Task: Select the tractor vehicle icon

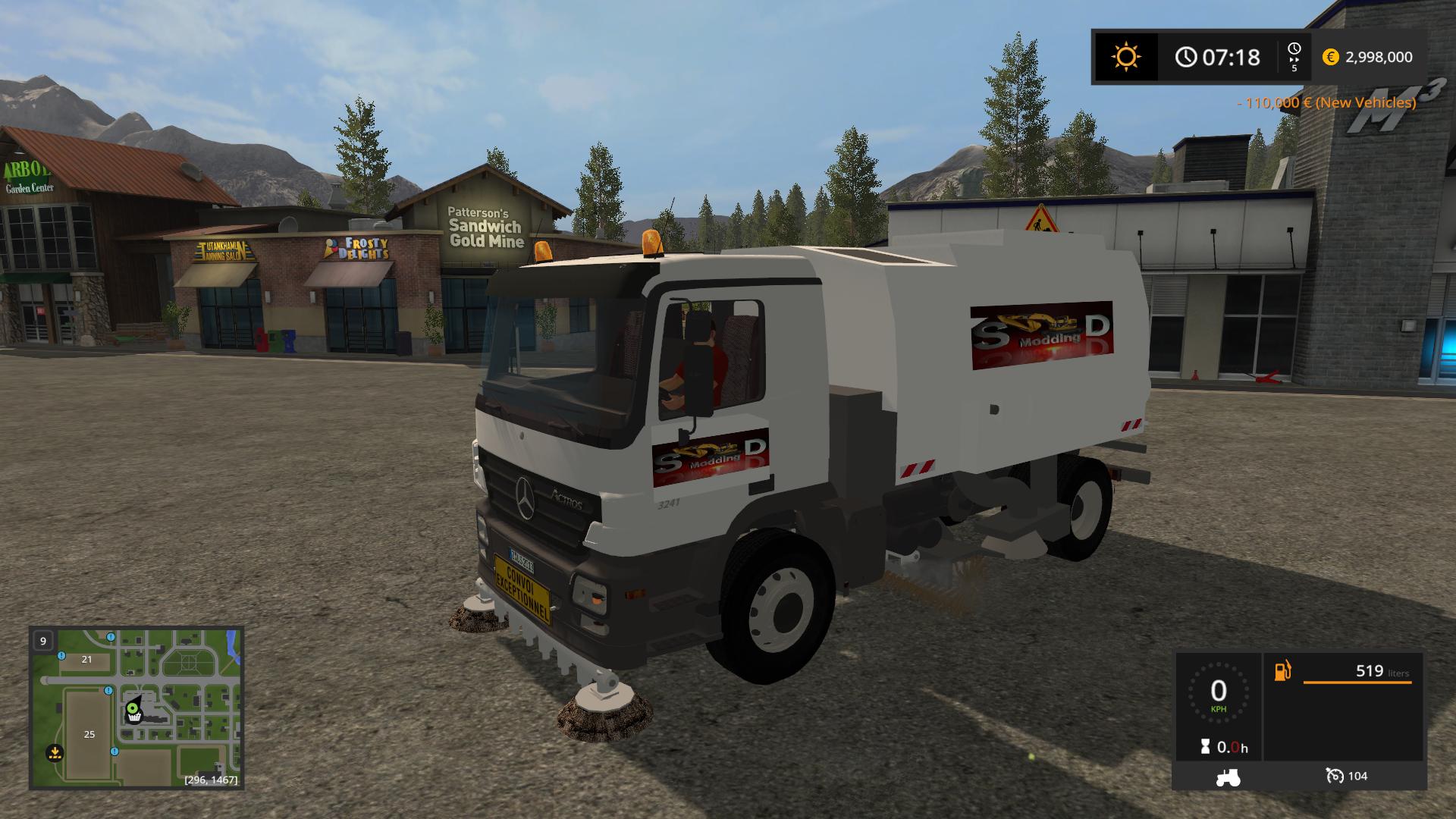Action: coord(1228,777)
